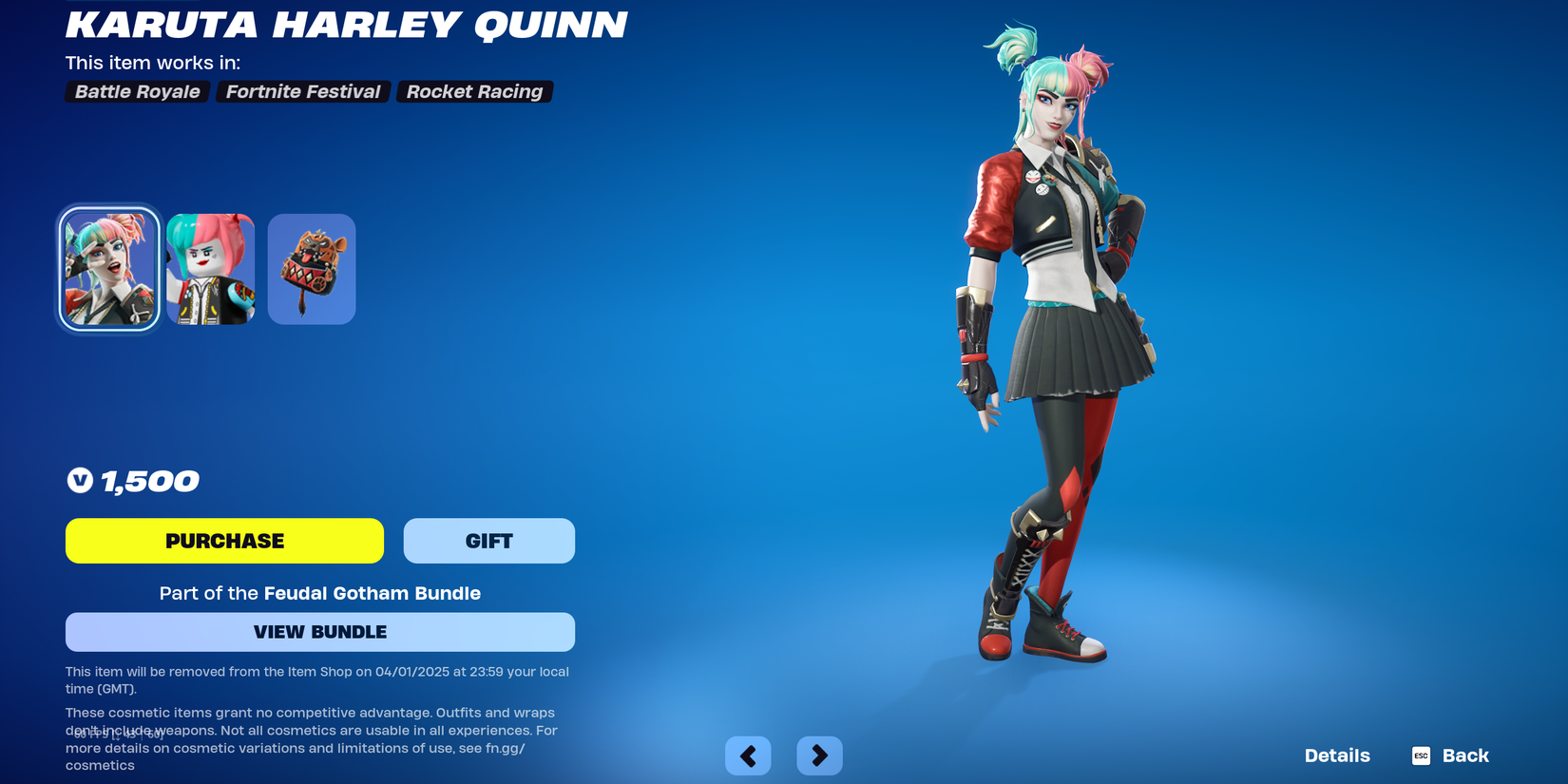
Task: Click the ESC key icon next to Back
Action: 1420,755
